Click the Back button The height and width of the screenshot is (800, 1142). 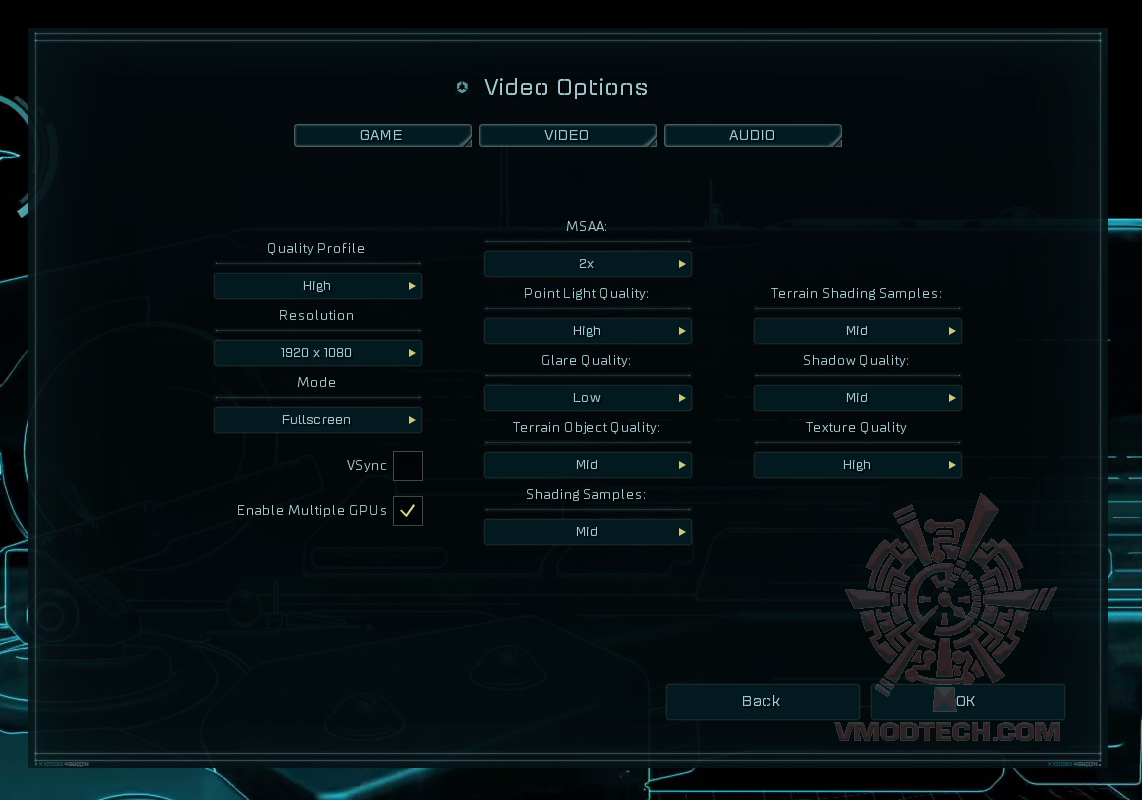(762, 702)
